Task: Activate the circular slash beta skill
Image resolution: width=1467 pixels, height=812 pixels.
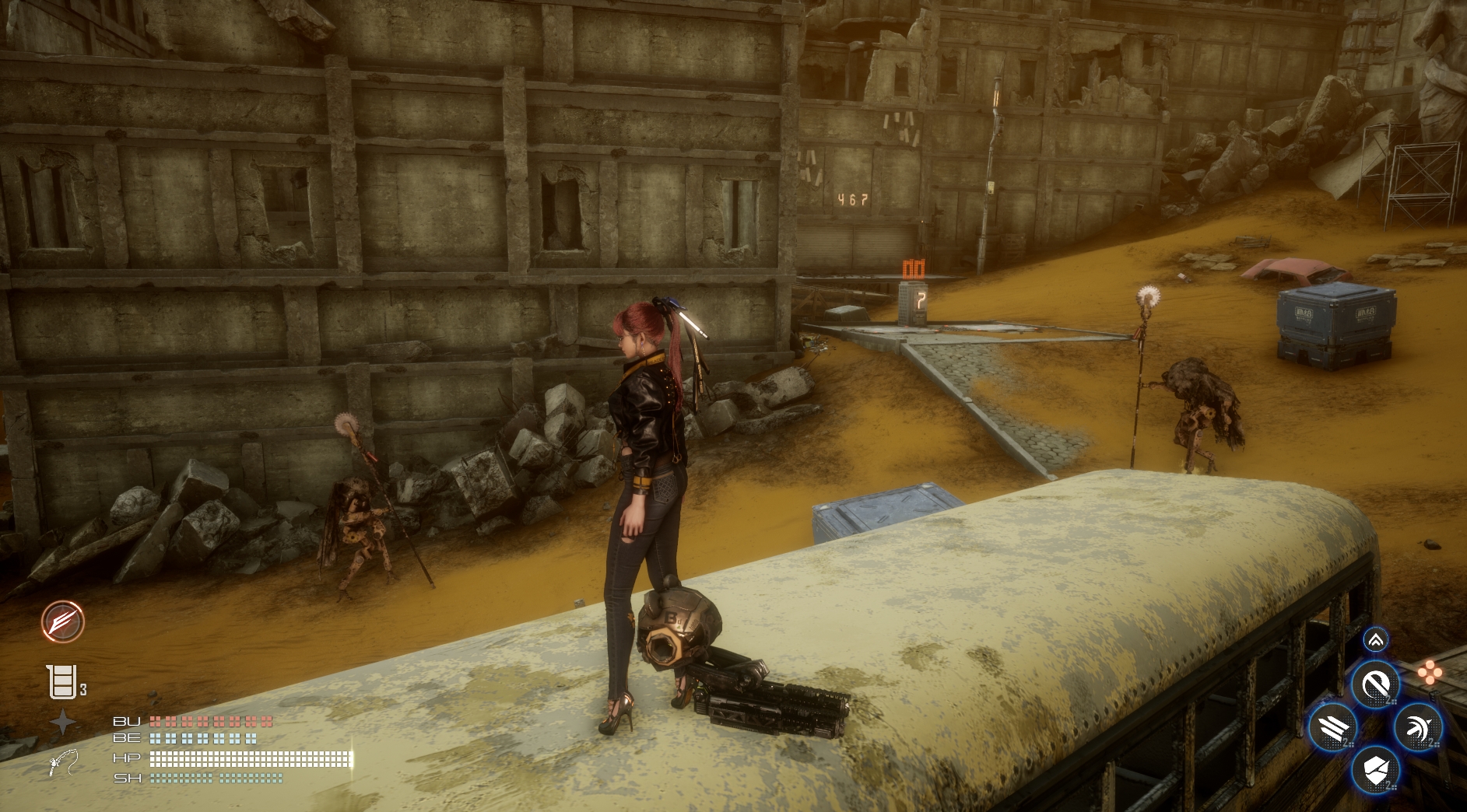Action: click(x=1375, y=685)
